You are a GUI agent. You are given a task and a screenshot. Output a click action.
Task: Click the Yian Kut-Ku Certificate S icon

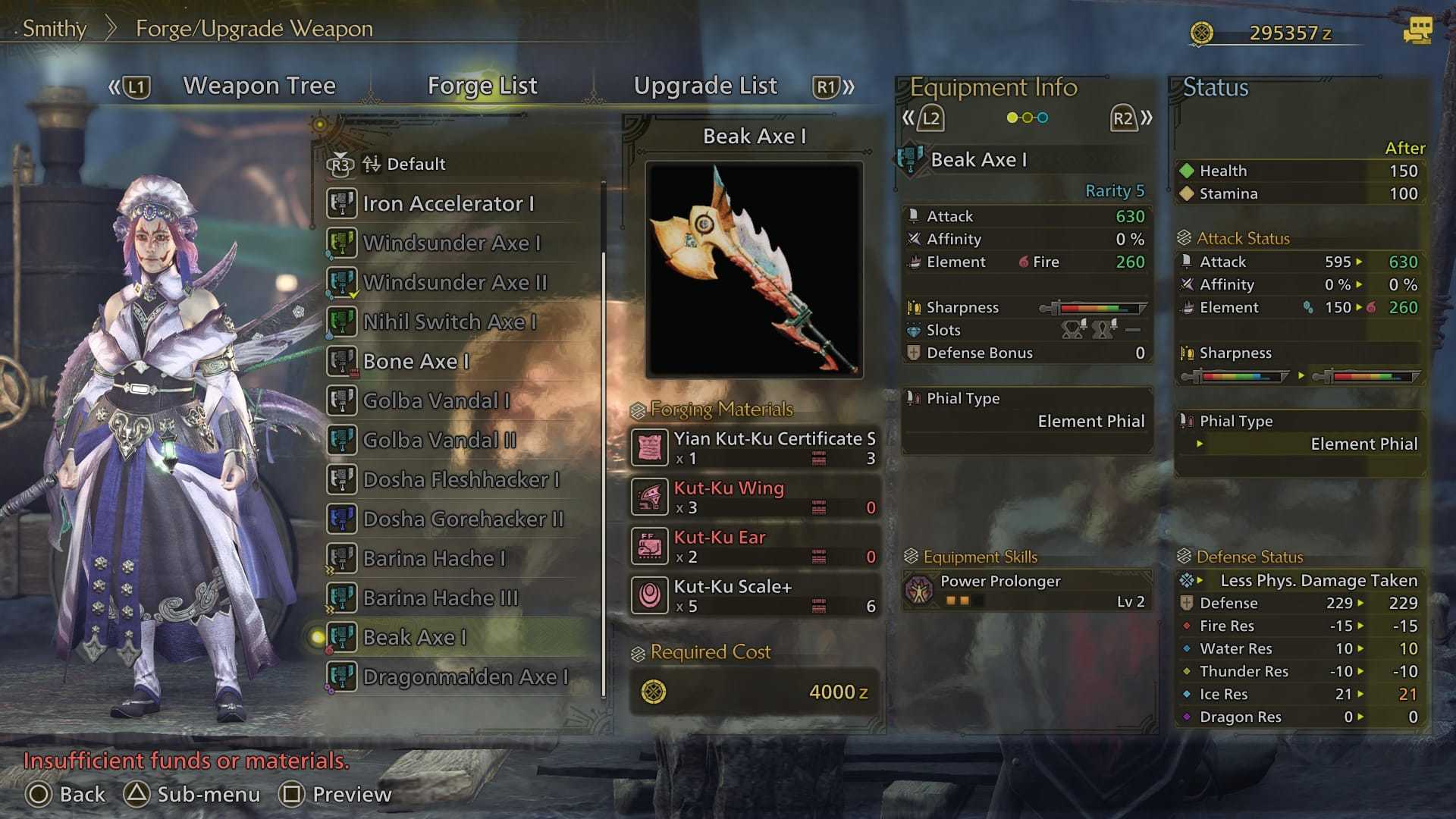click(651, 447)
